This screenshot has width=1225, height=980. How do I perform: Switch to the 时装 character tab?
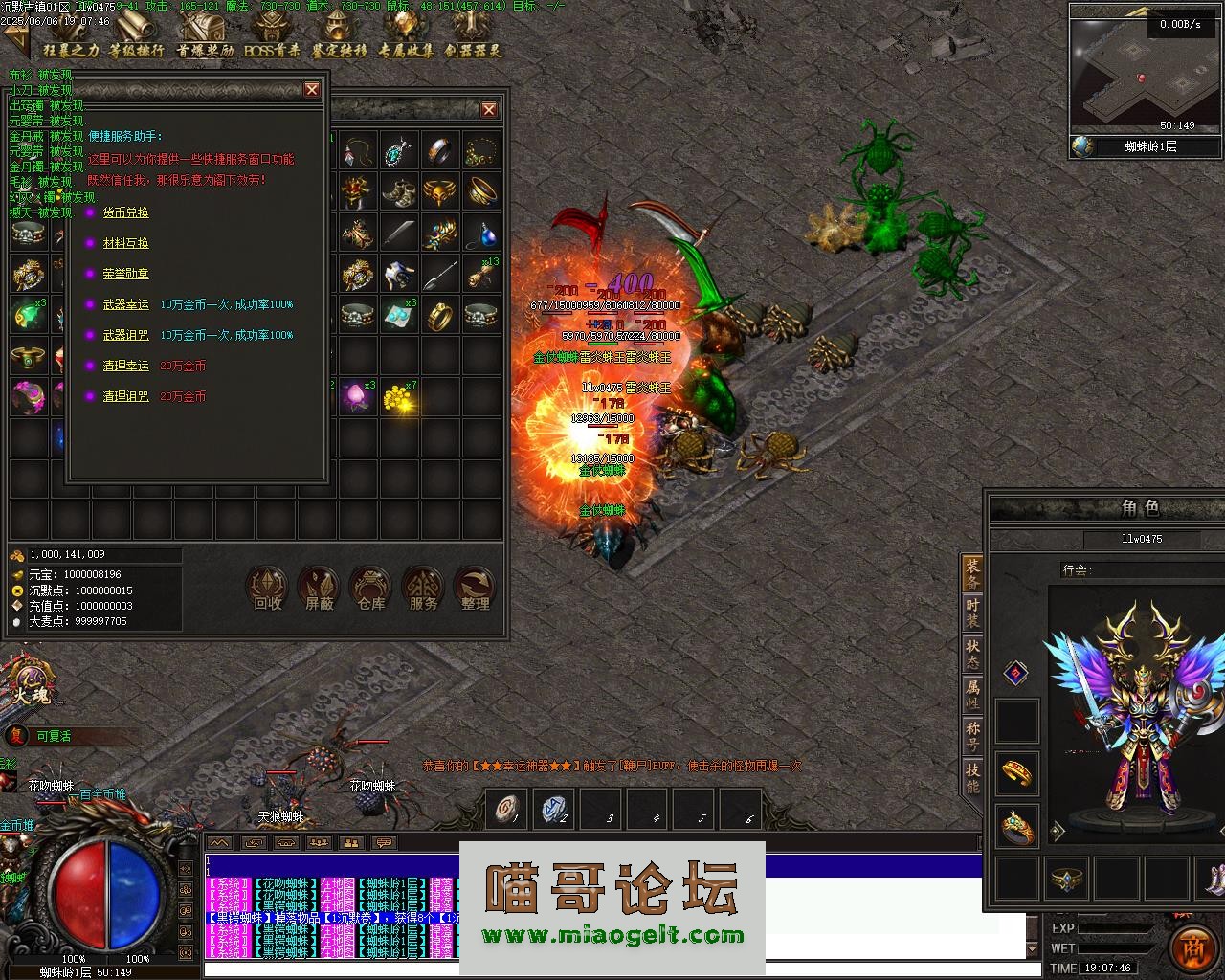click(972, 612)
